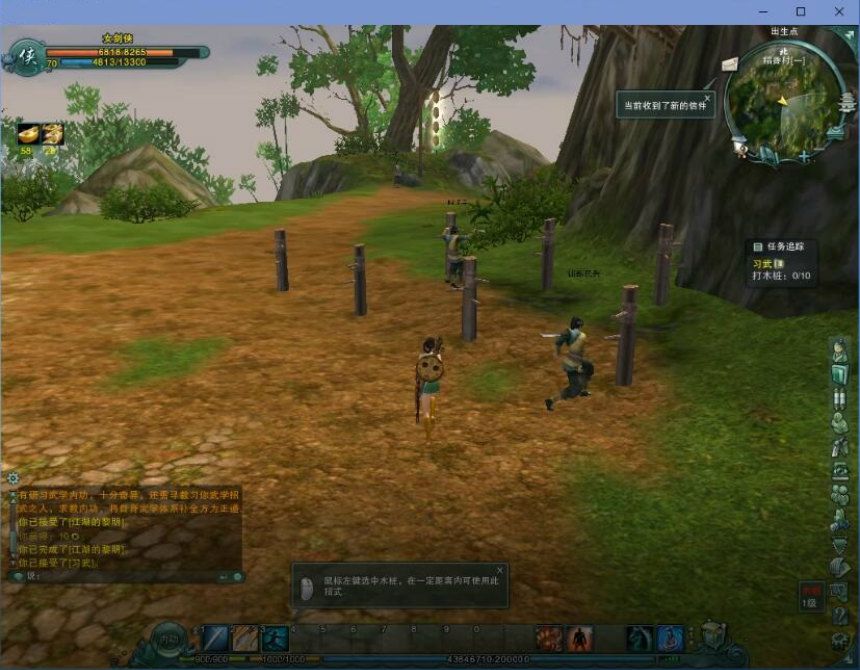The width and height of the screenshot is (860, 670).
Task: Click the pagoda icon beside the minimap
Action: click(x=847, y=103)
